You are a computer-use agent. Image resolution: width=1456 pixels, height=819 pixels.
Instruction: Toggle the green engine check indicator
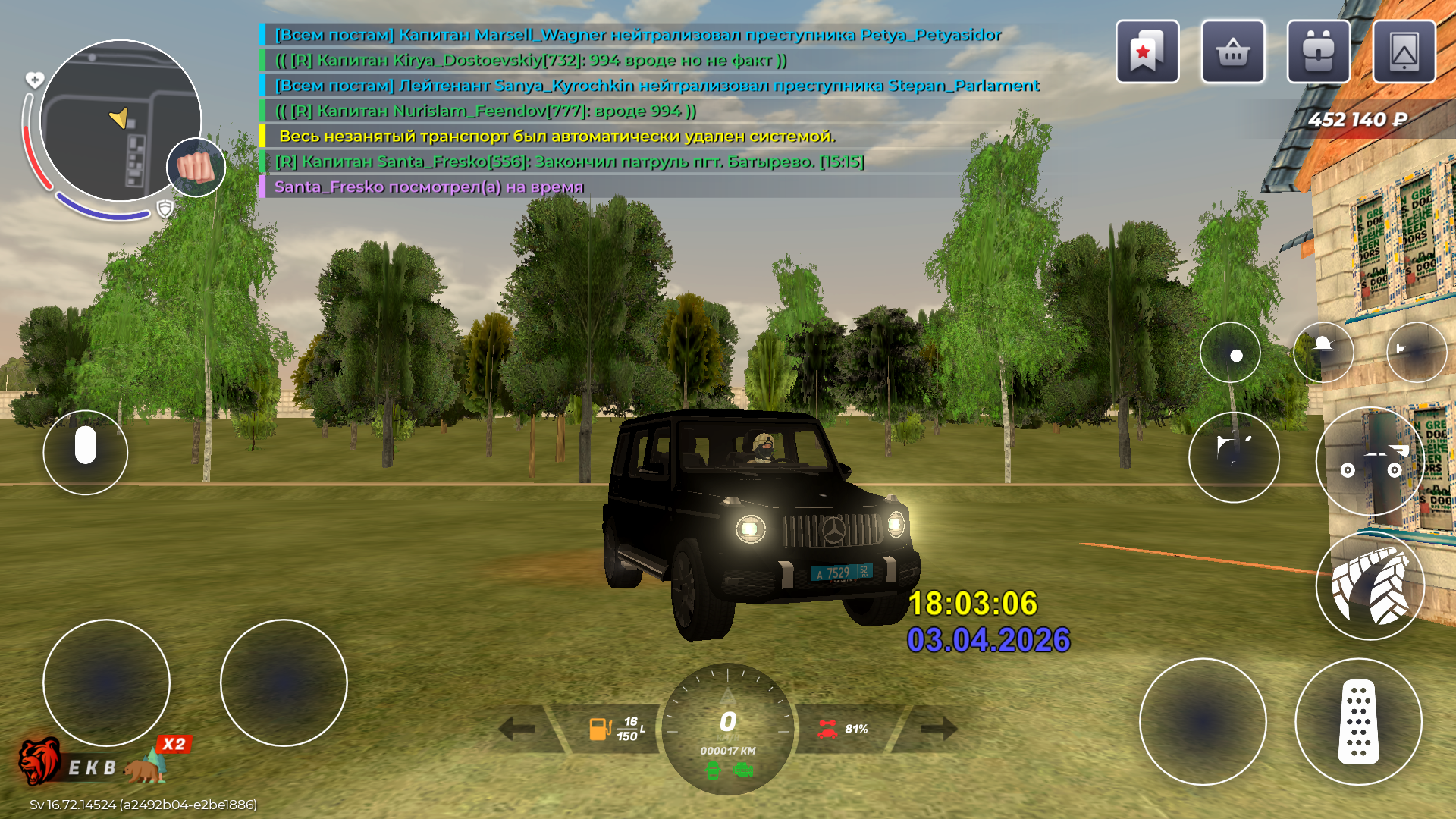tap(744, 771)
